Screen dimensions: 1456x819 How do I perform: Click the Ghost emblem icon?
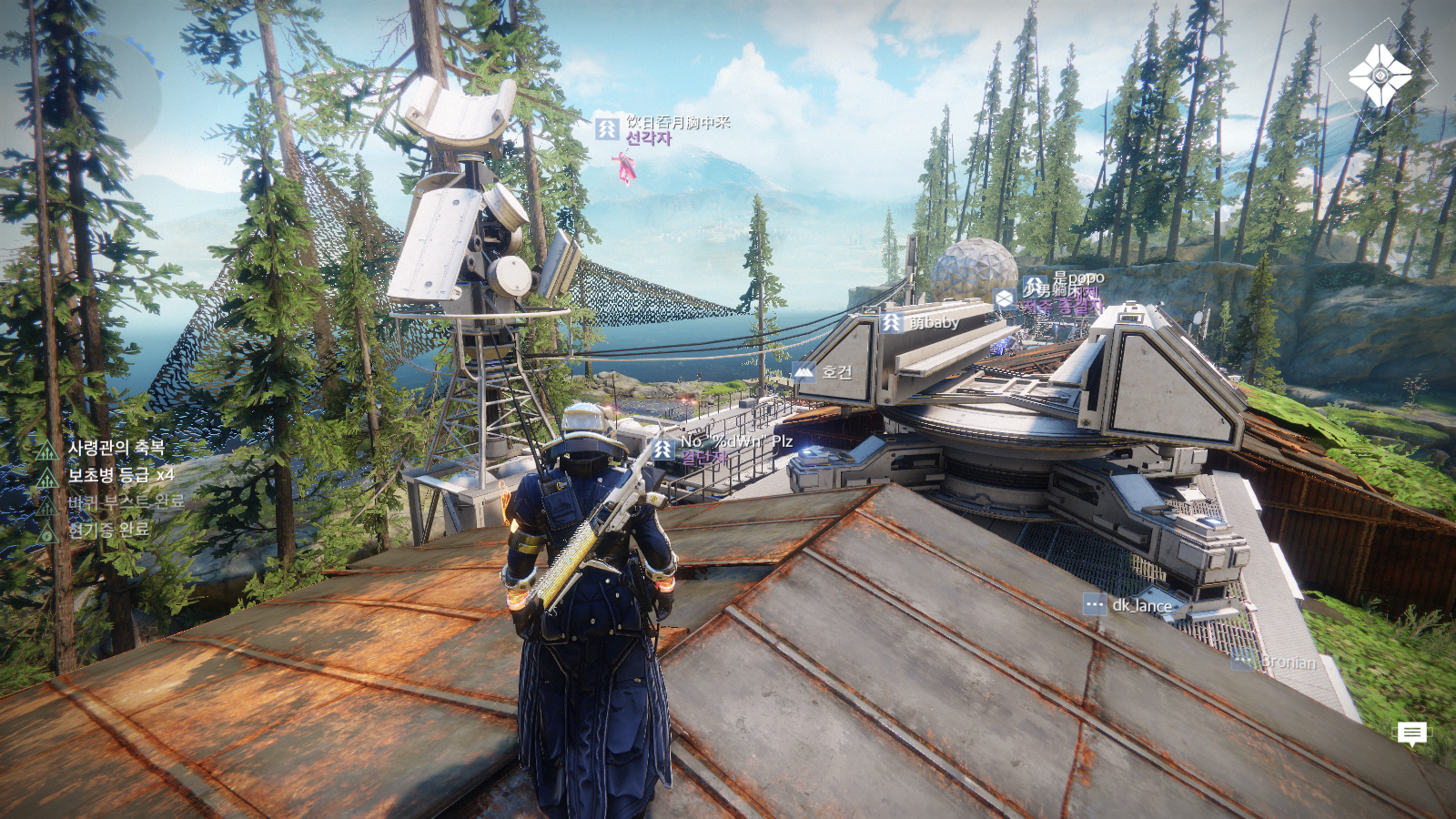[1380, 76]
